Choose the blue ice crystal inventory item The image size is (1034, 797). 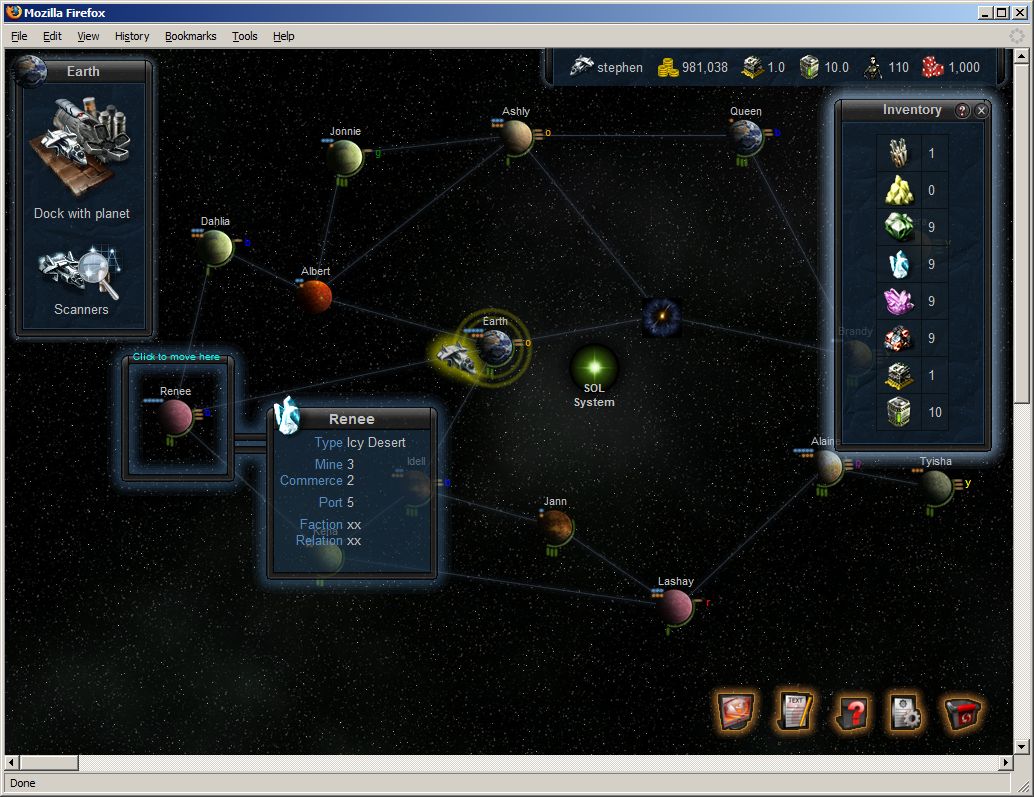pyautogui.click(x=899, y=264)
